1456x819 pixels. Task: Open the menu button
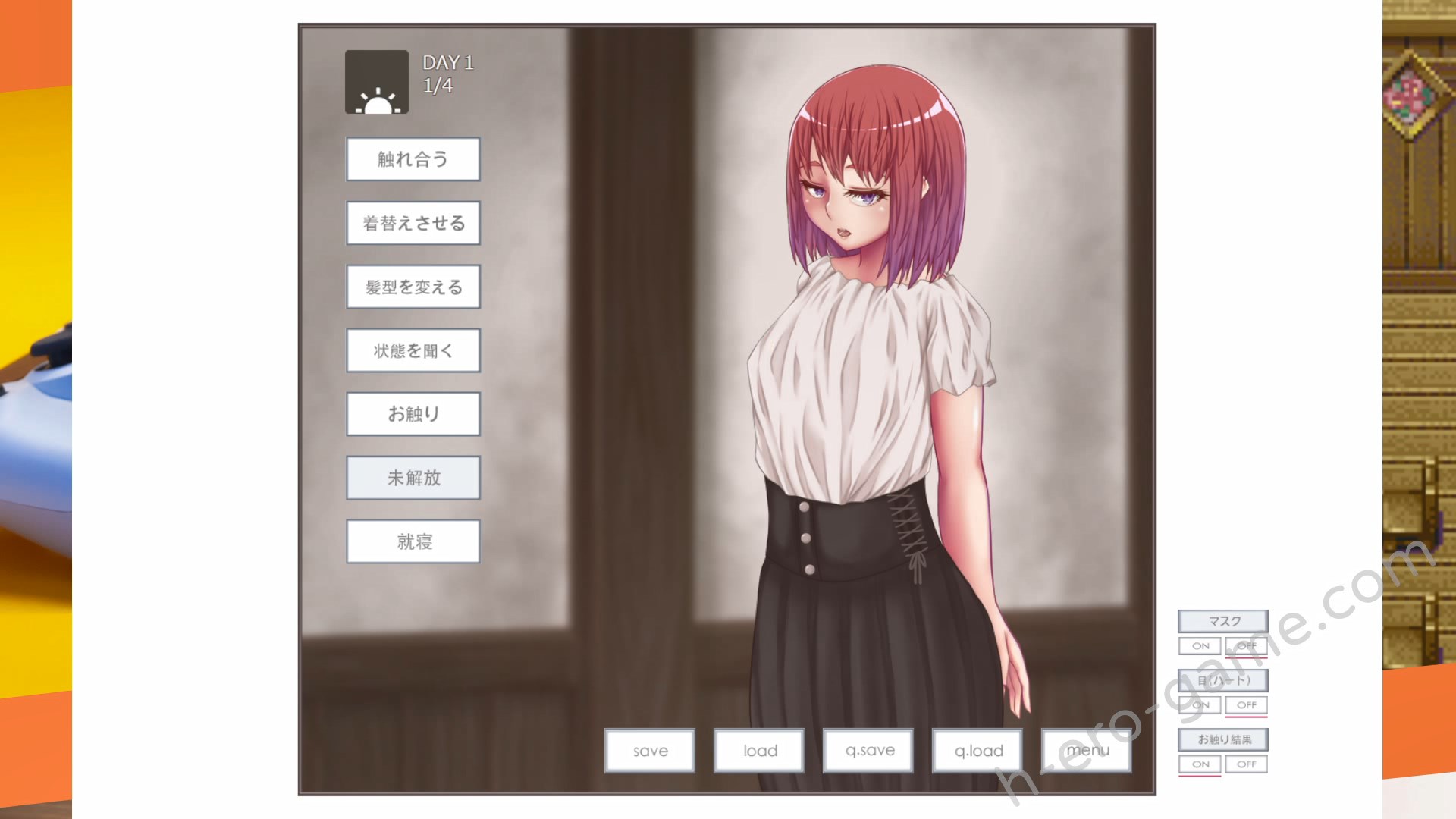[1086, 750]
